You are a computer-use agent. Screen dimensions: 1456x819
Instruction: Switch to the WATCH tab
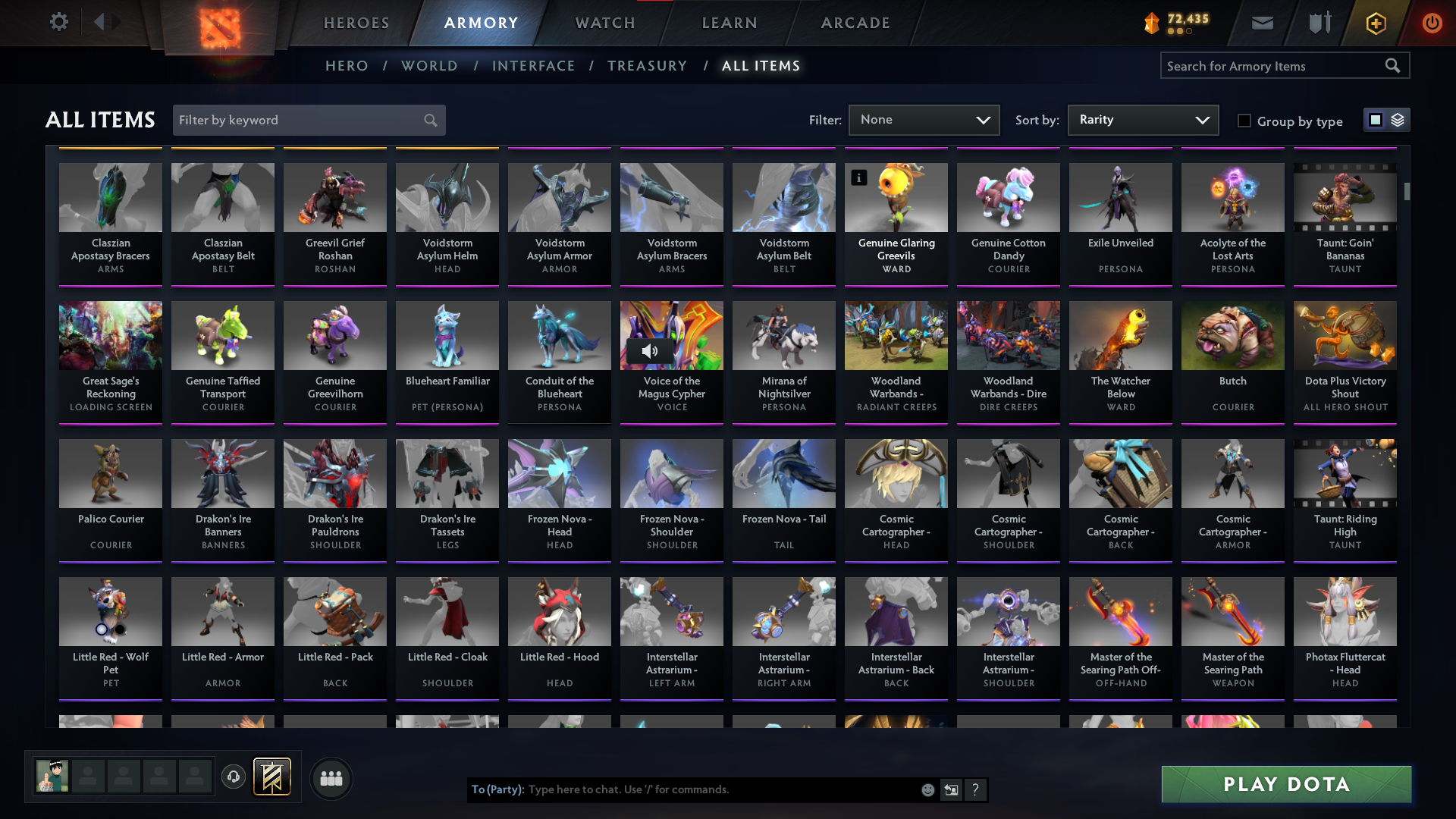(x=604, y=23)
